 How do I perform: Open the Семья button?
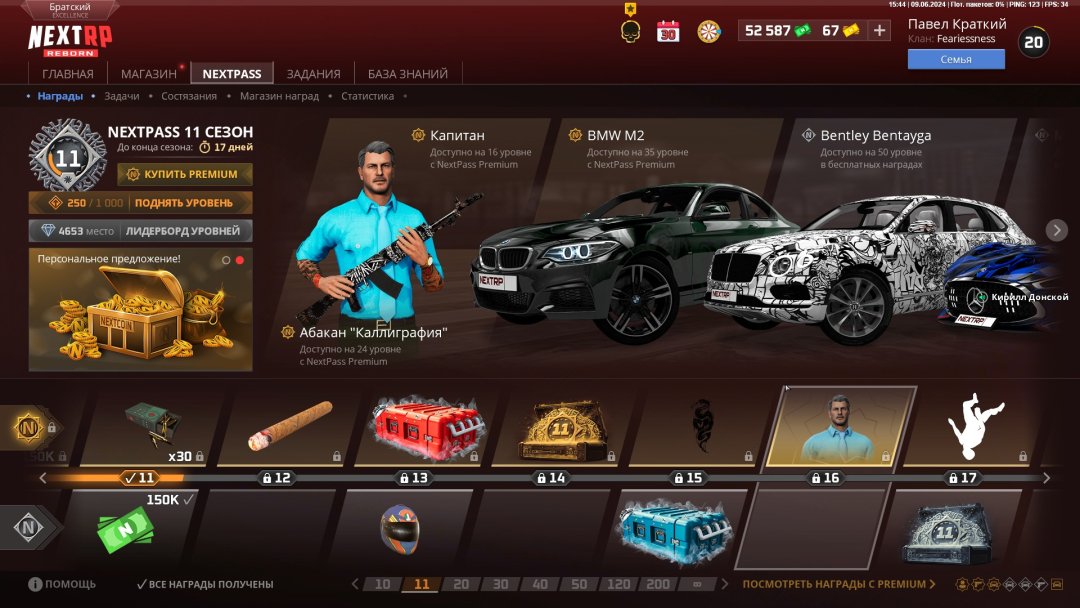click(956, 59)
